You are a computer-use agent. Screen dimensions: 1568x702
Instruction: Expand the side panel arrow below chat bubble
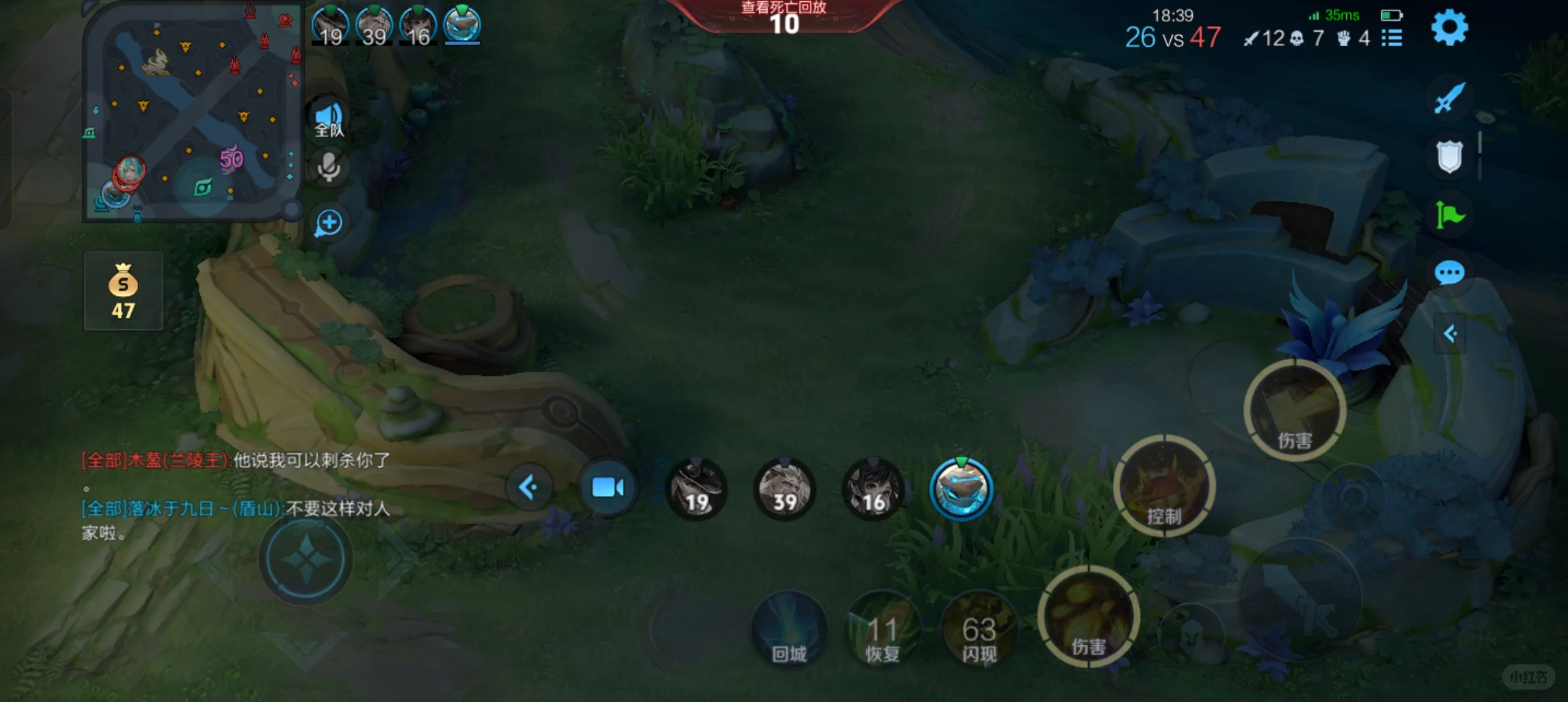1449,334
